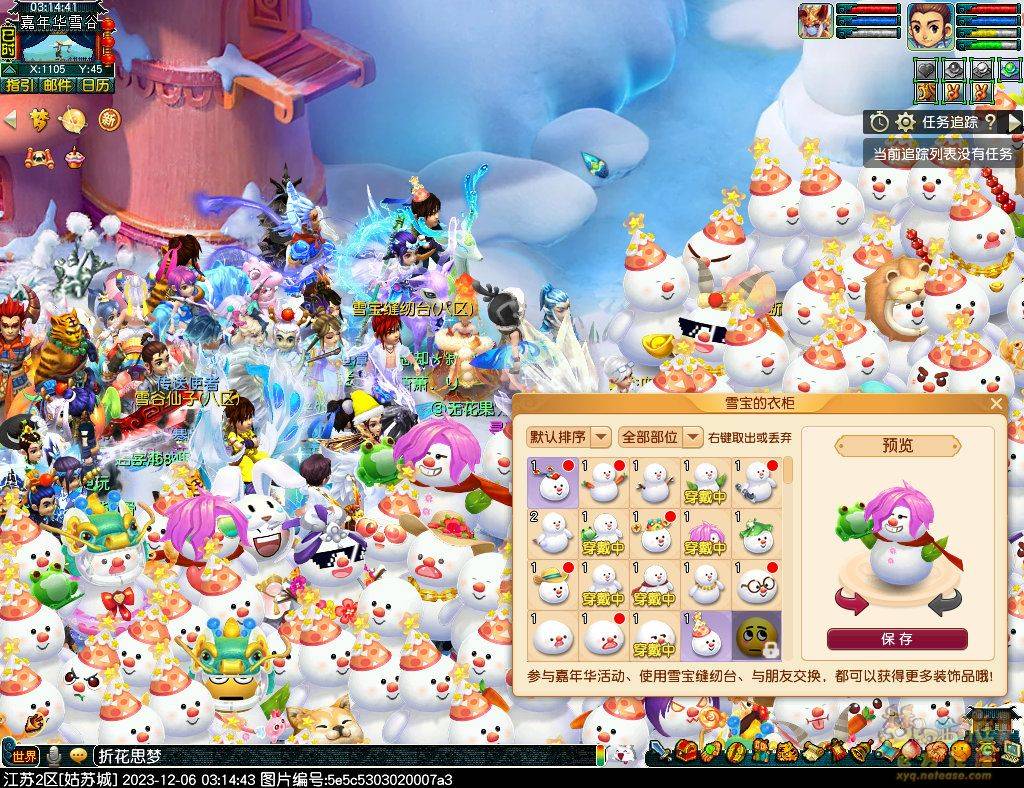The image size is (1024, 788).
Task: Select the locked yellow emoji slot
Action: [x=757, y=636]
